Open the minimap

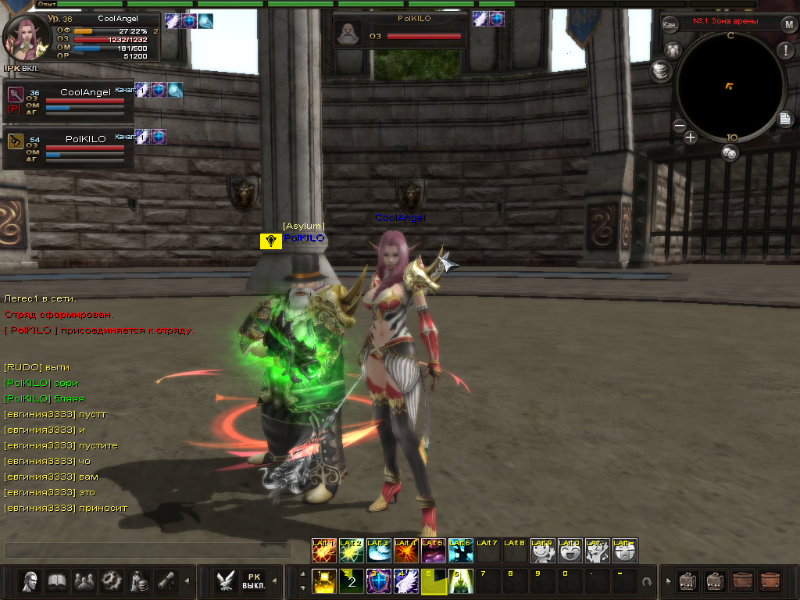[x=729, y=86]
